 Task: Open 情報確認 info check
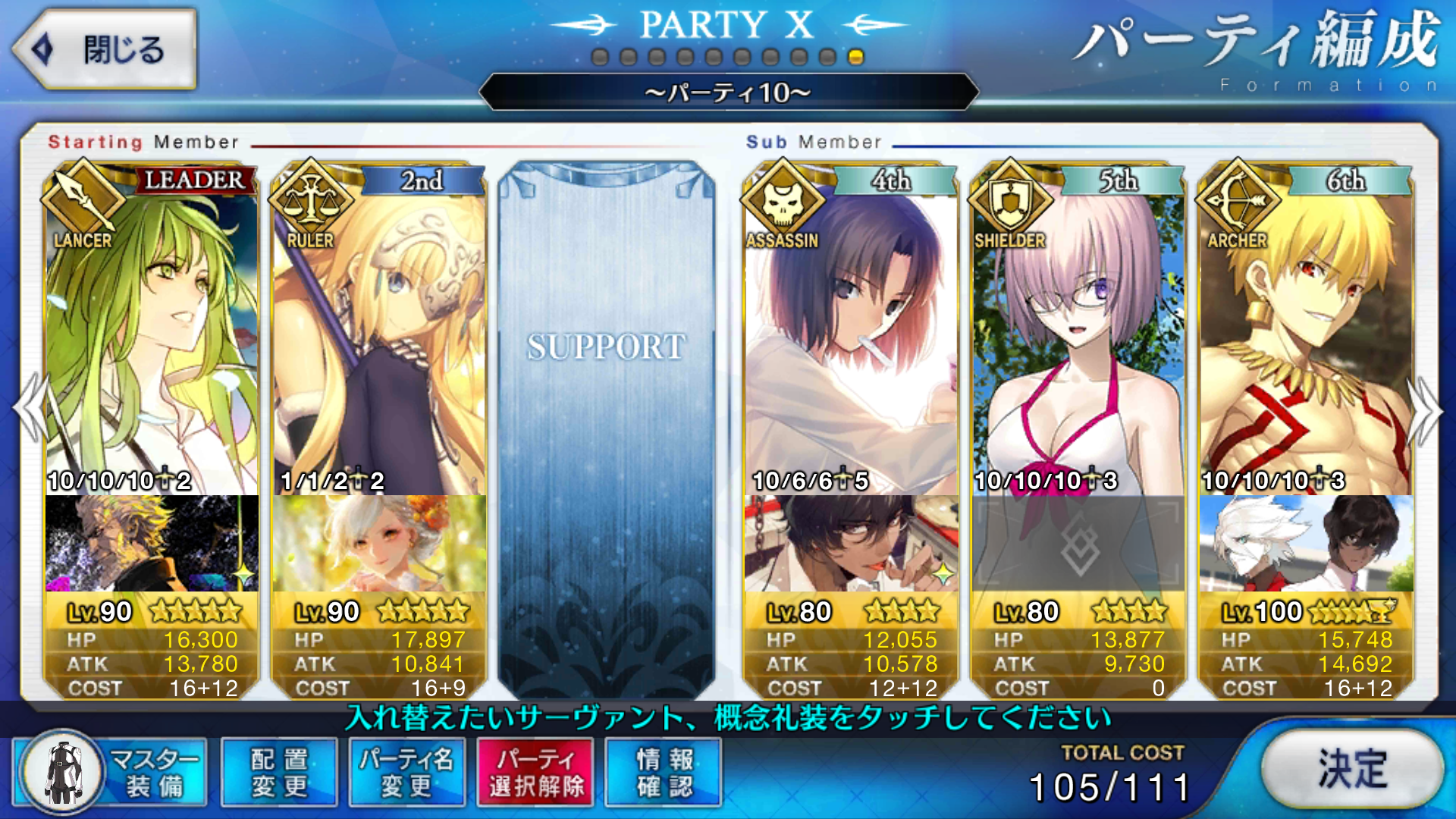664,772
